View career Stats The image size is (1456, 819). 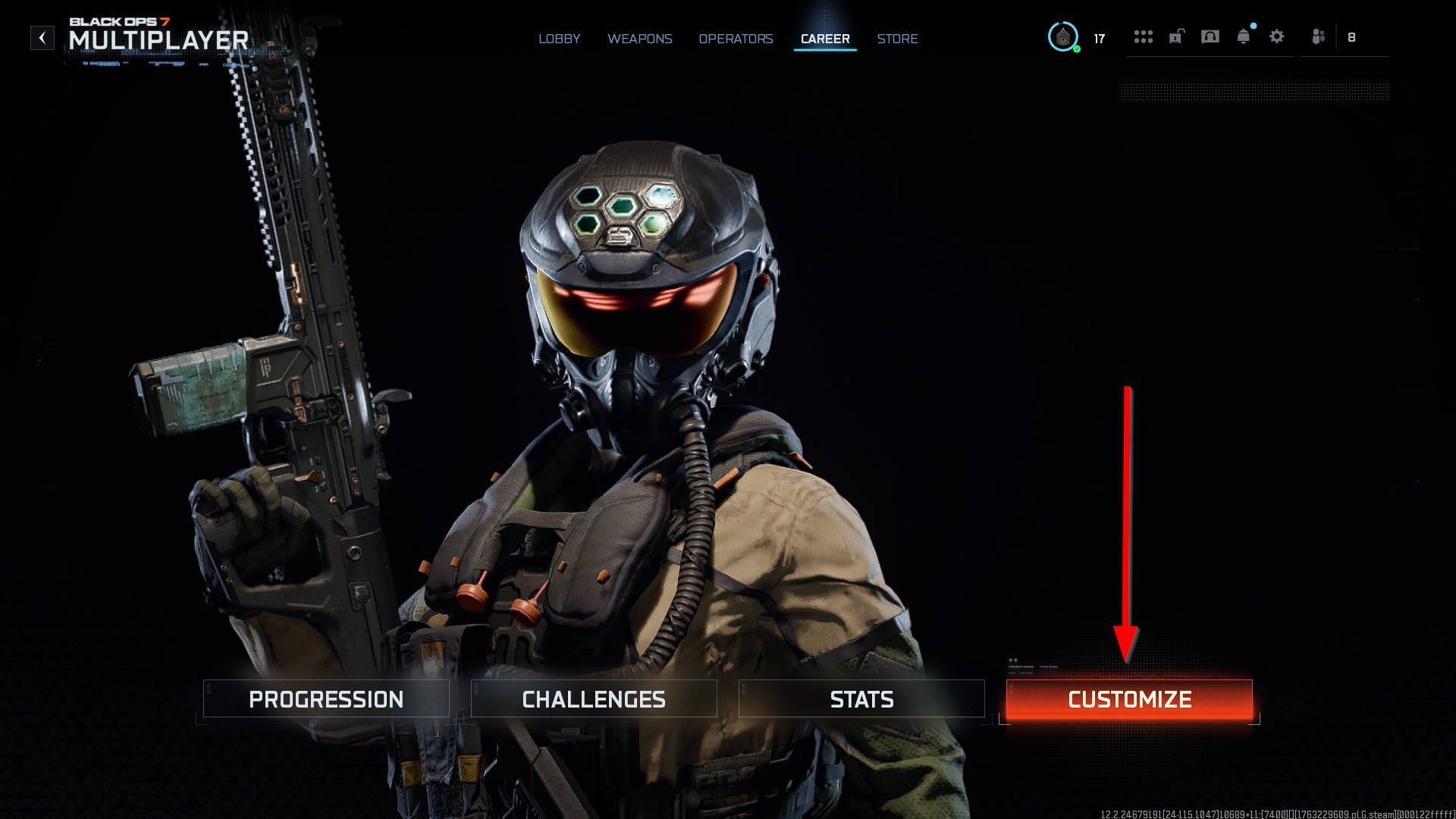pyautogui.click(x=861, y=699)
